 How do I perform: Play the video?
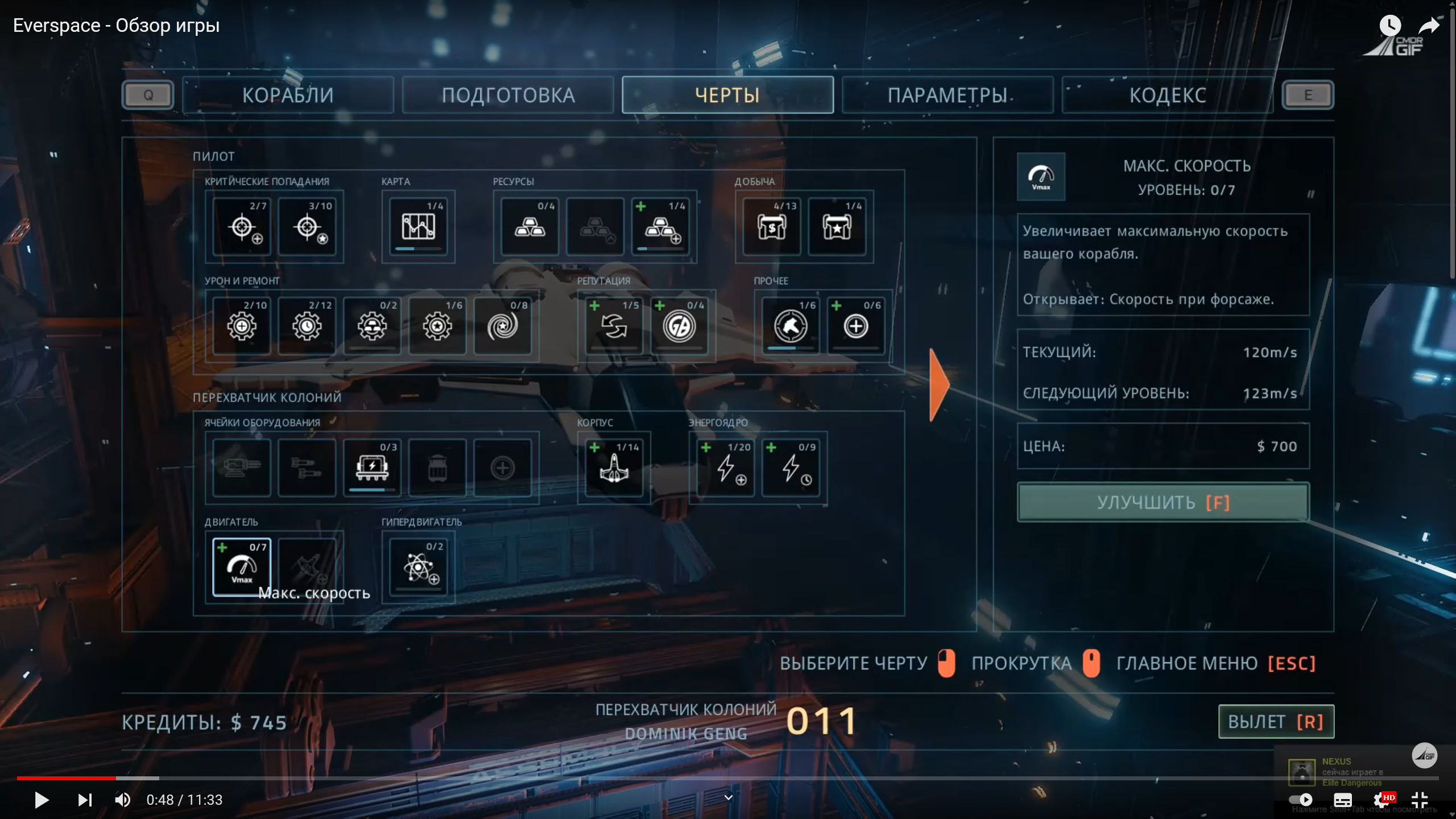[42, 800]
